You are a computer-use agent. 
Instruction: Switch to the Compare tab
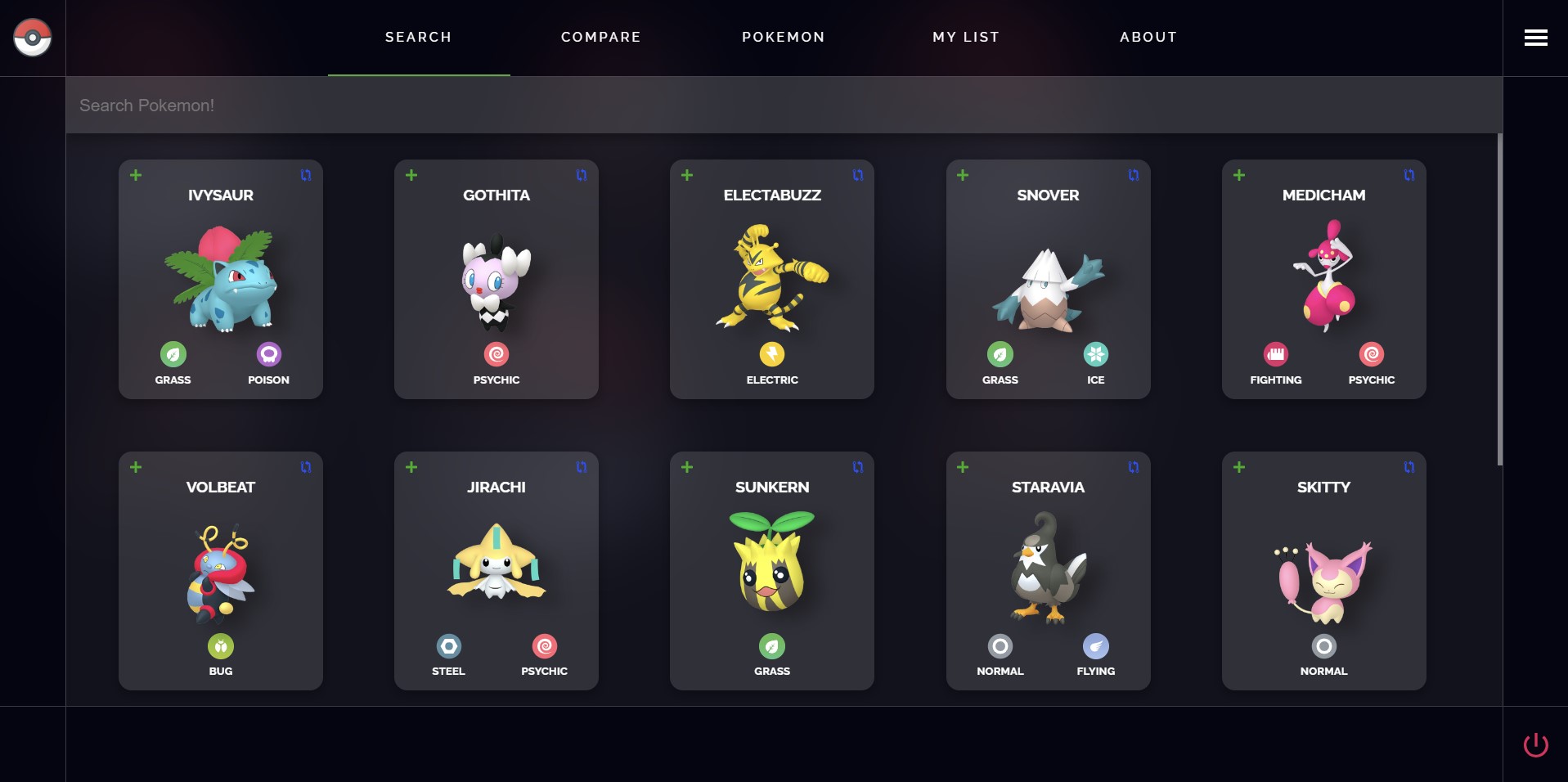coord(600,37)
